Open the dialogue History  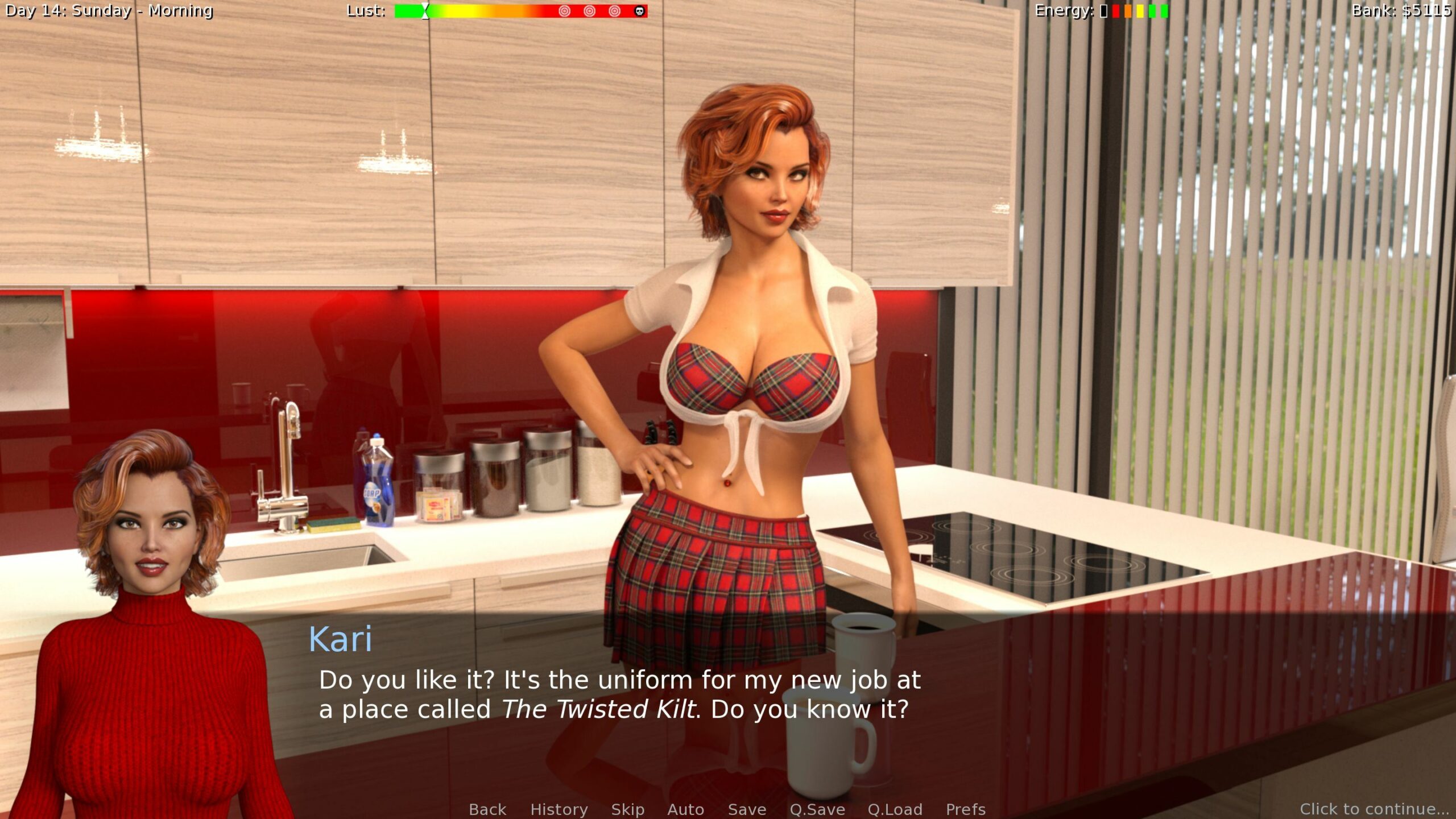559,809
